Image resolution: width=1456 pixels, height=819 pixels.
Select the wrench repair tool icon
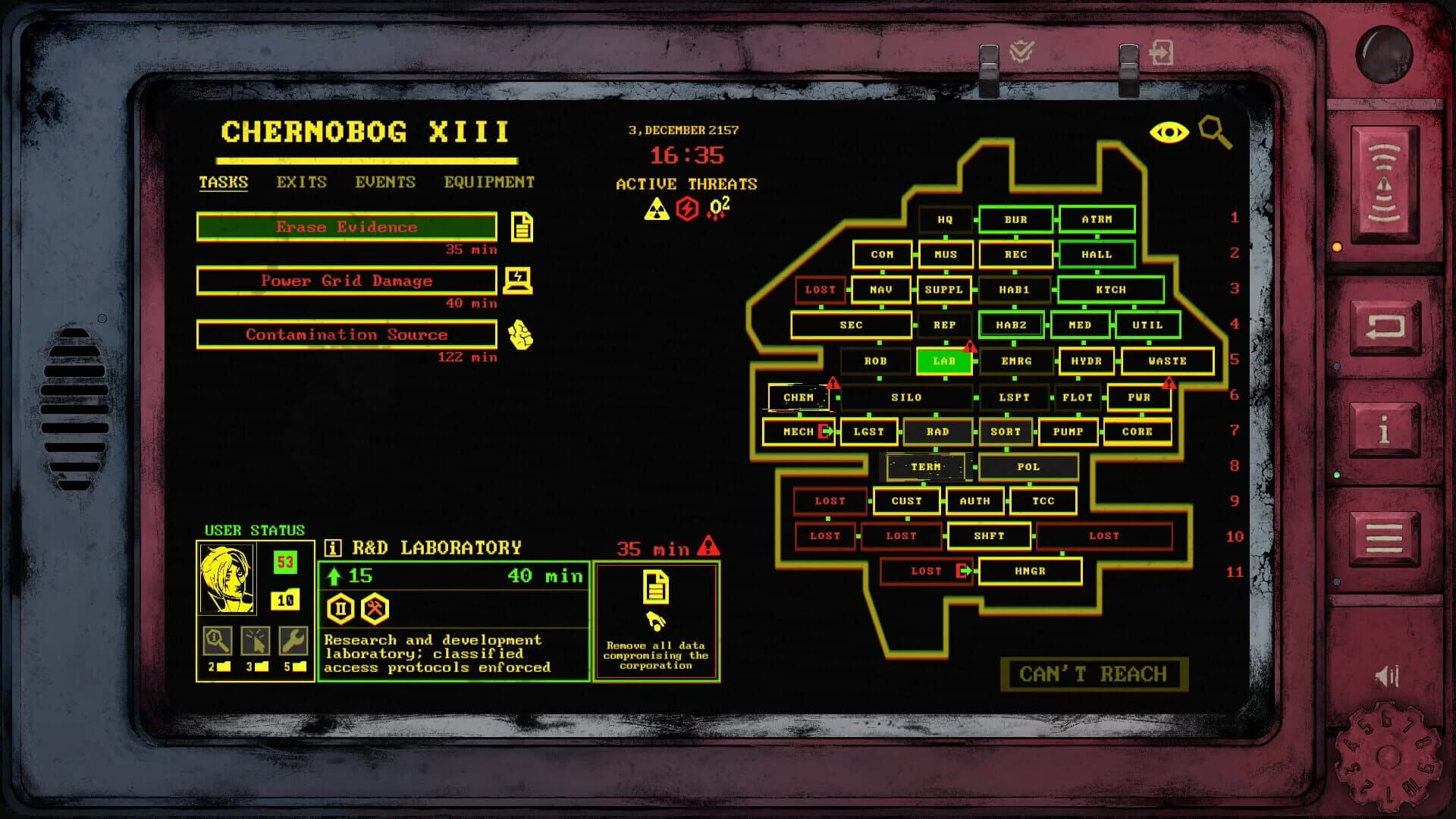[293, 641]
